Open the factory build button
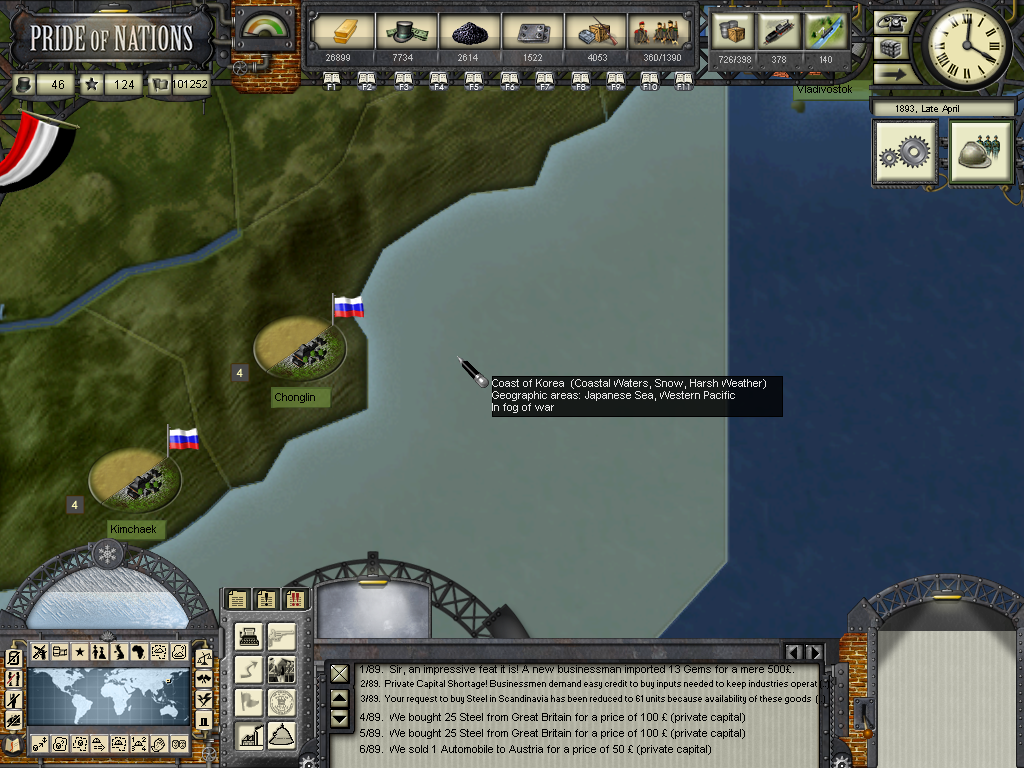Viewport: 1024px width, 768px height. pyautogui.click(x=249, y=737)
